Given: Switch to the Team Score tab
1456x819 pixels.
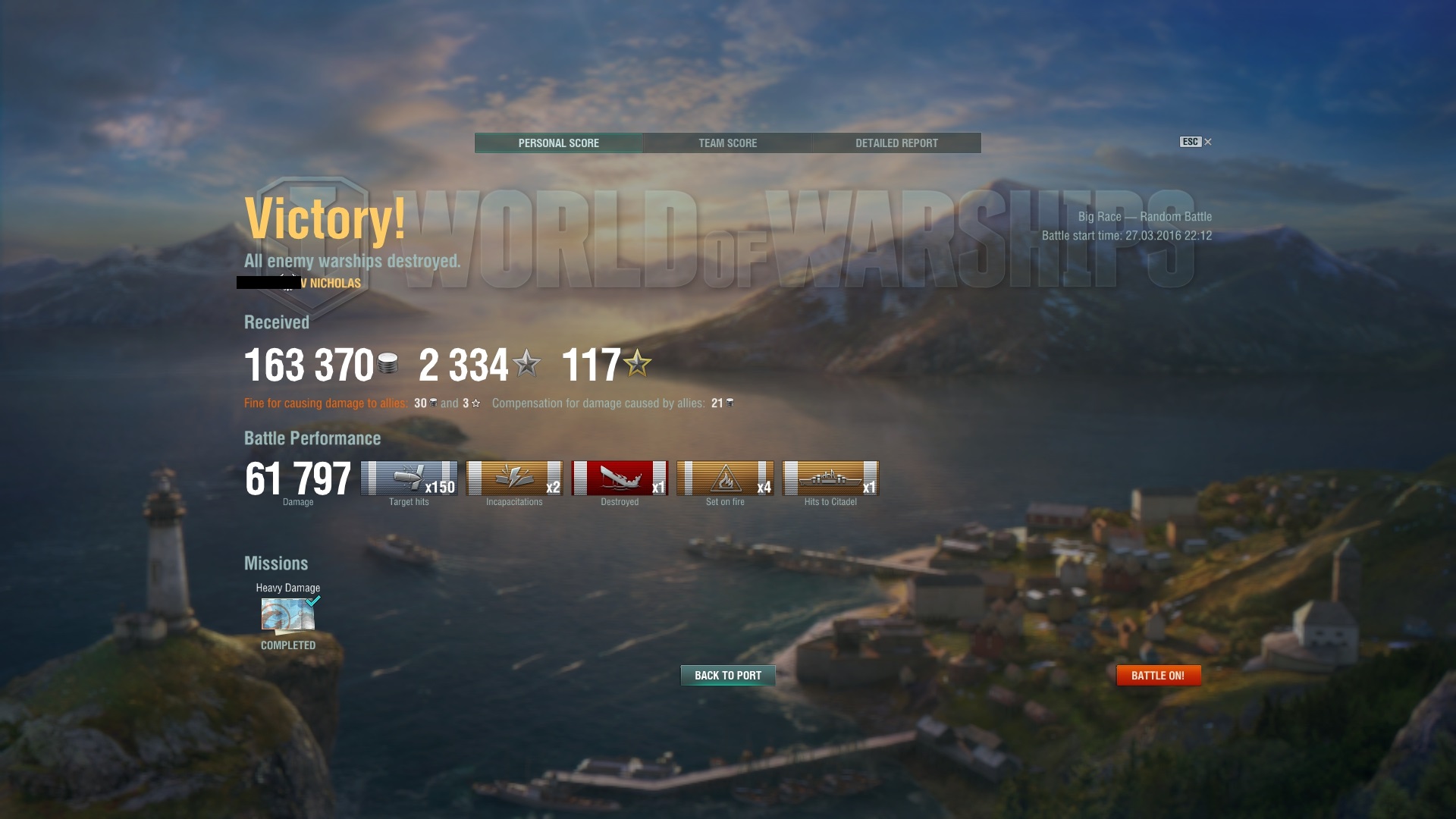Looking at the screenshot, I should (727, 143).
